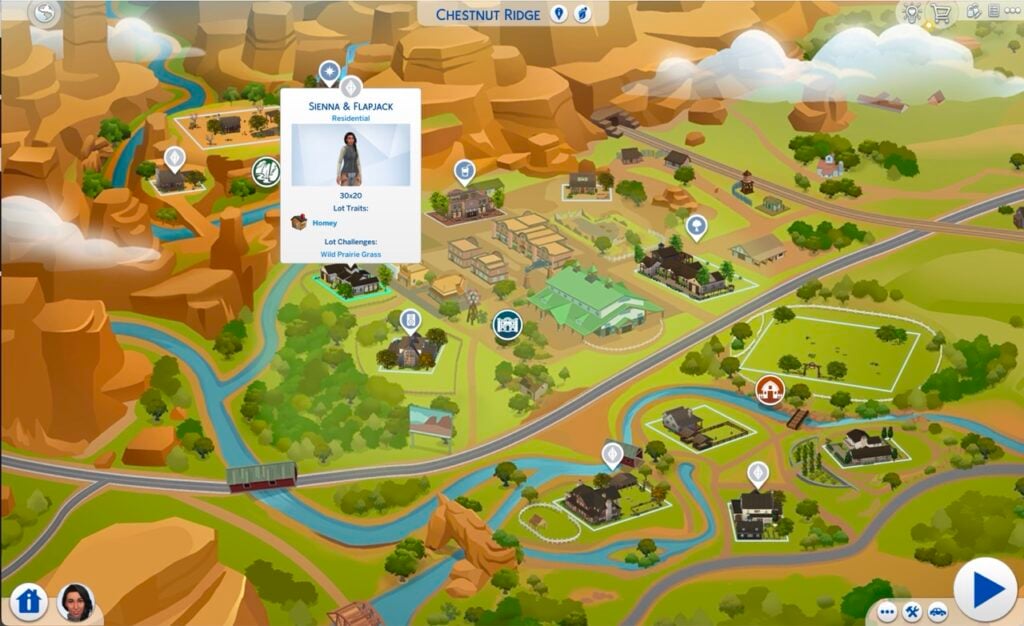This screenshot has width=1024, height=626.
Task: Click the Homey lot trait entry
Action: click(x=324, y=223)
